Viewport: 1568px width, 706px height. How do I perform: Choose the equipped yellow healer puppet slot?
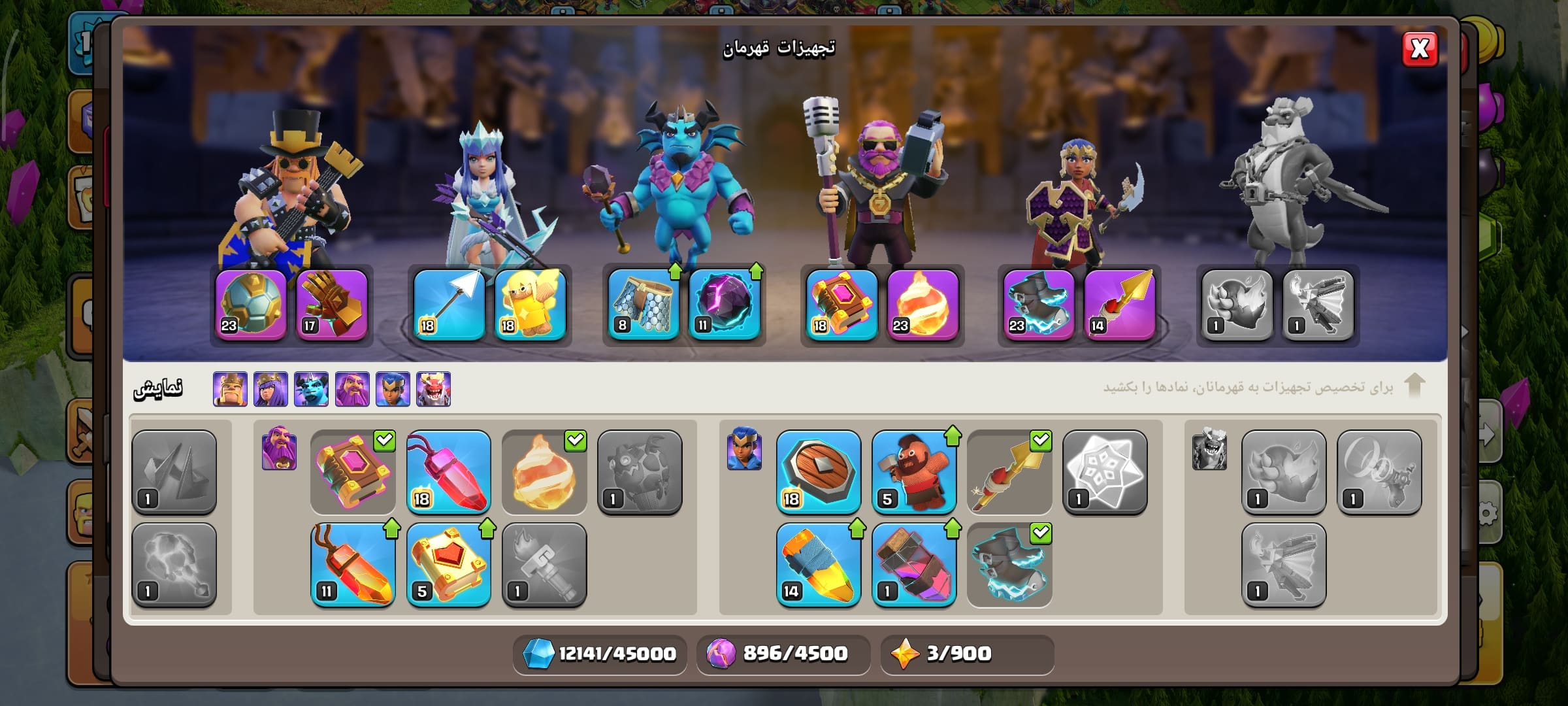(x=531, y=305)
